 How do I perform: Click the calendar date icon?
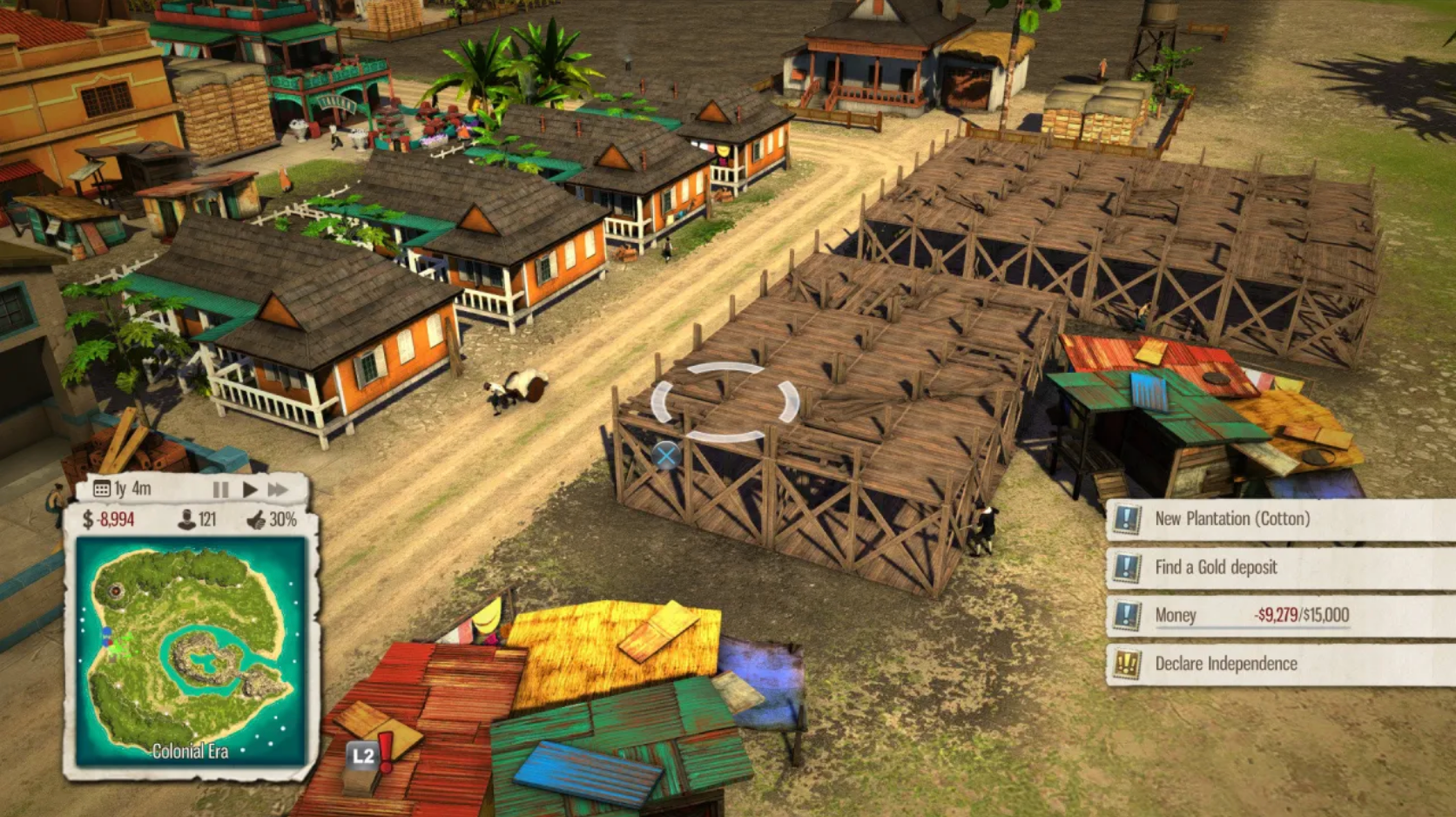(x=102, y=490)
